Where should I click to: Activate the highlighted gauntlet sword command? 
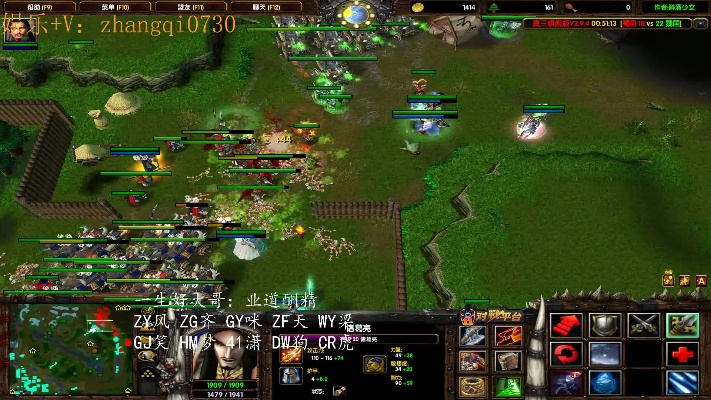click(x=682, y=325)
